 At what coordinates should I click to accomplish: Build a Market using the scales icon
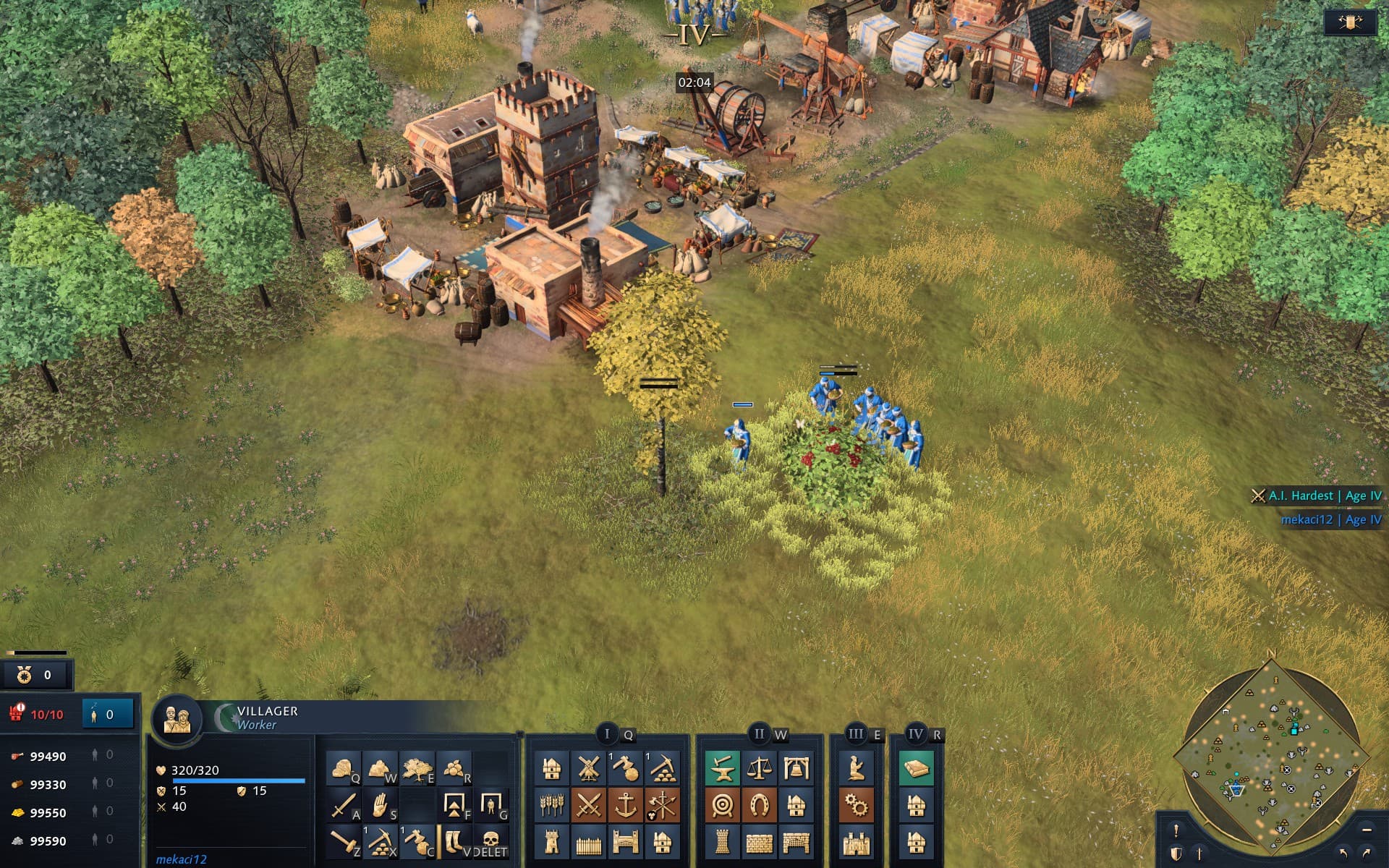(x=760, y=768)
